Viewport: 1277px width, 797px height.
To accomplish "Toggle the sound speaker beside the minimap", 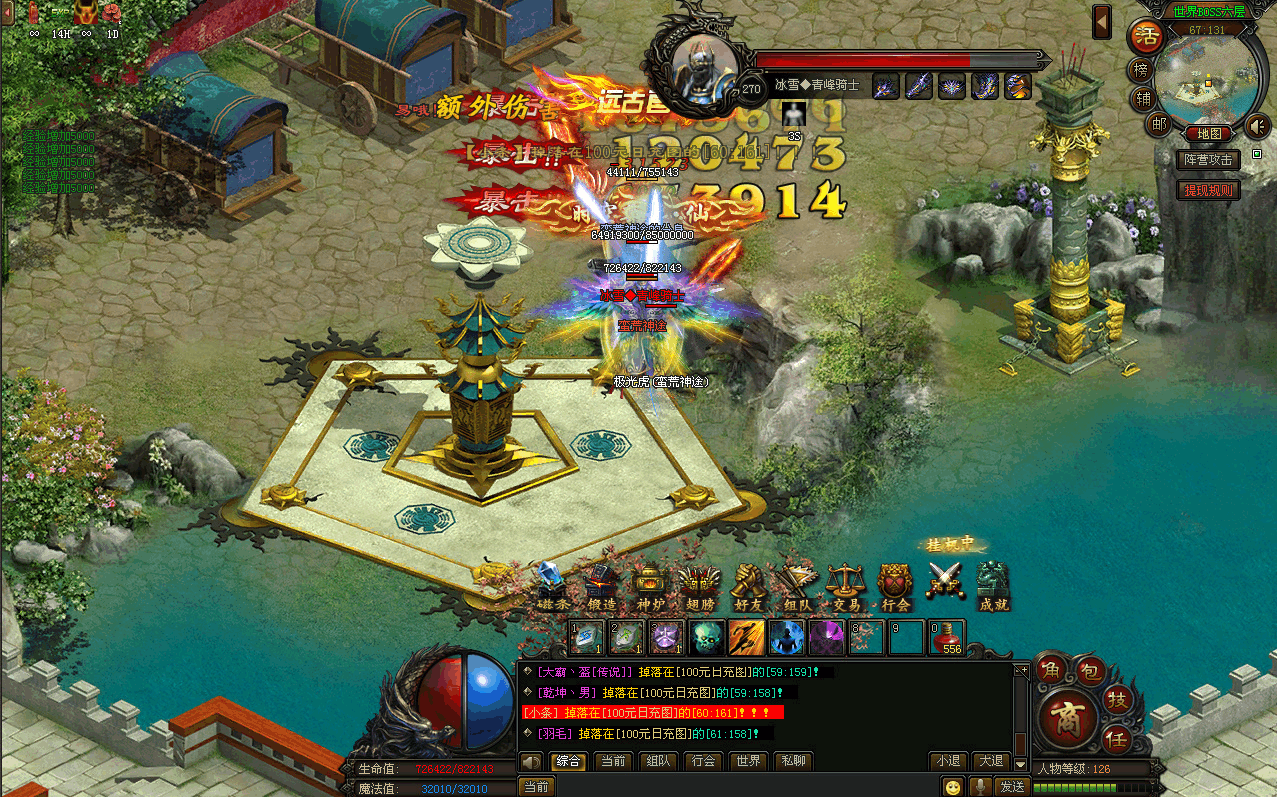I will [x=1257, y=127].
